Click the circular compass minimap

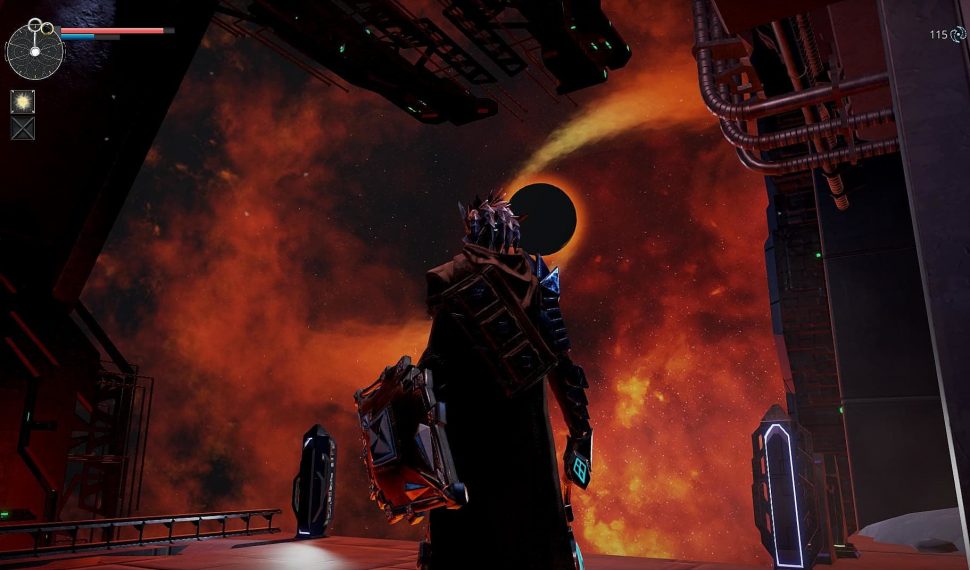pos(35,51)
